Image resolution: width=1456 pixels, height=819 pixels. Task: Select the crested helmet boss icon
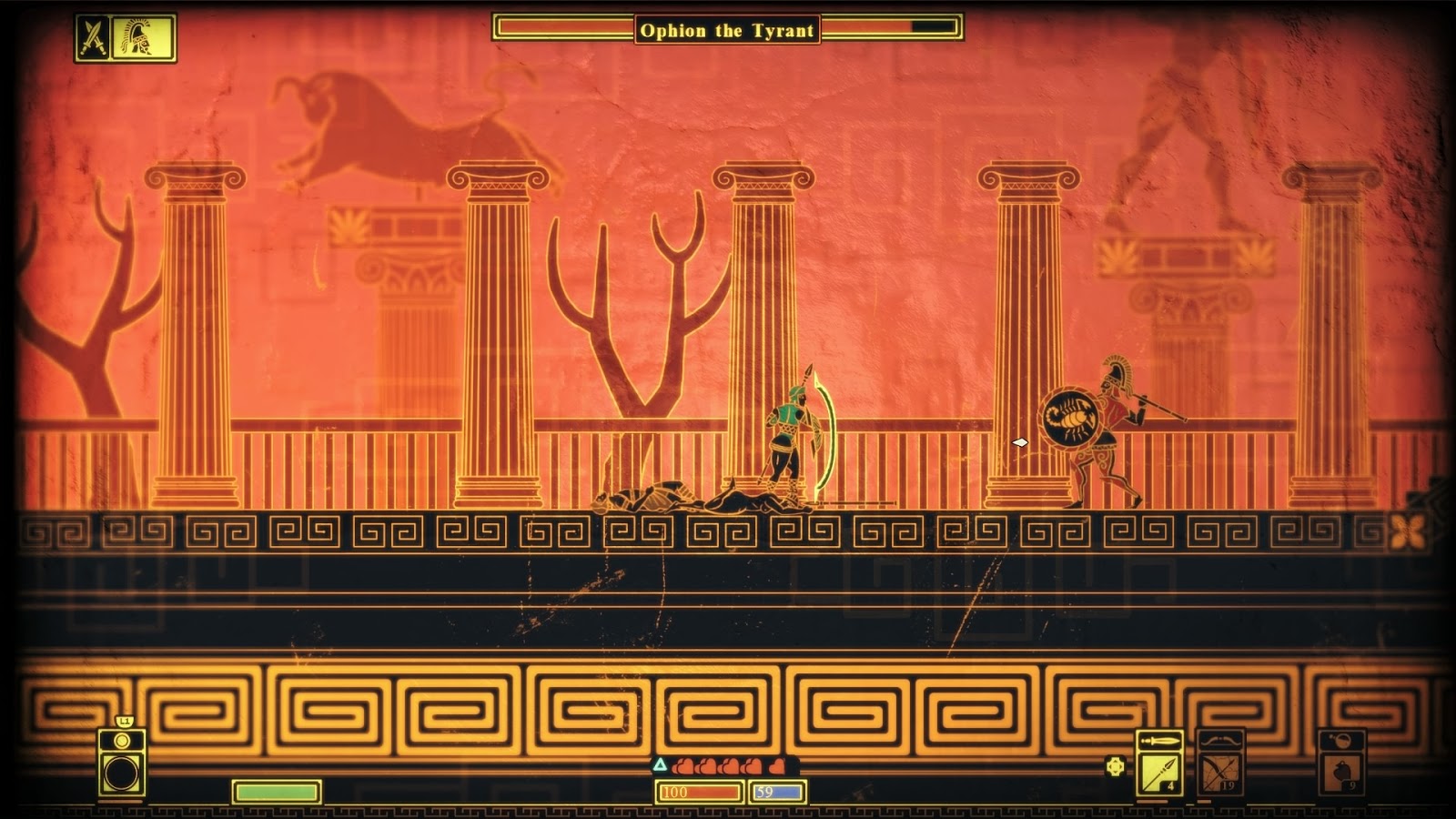[x=143, y=38]
